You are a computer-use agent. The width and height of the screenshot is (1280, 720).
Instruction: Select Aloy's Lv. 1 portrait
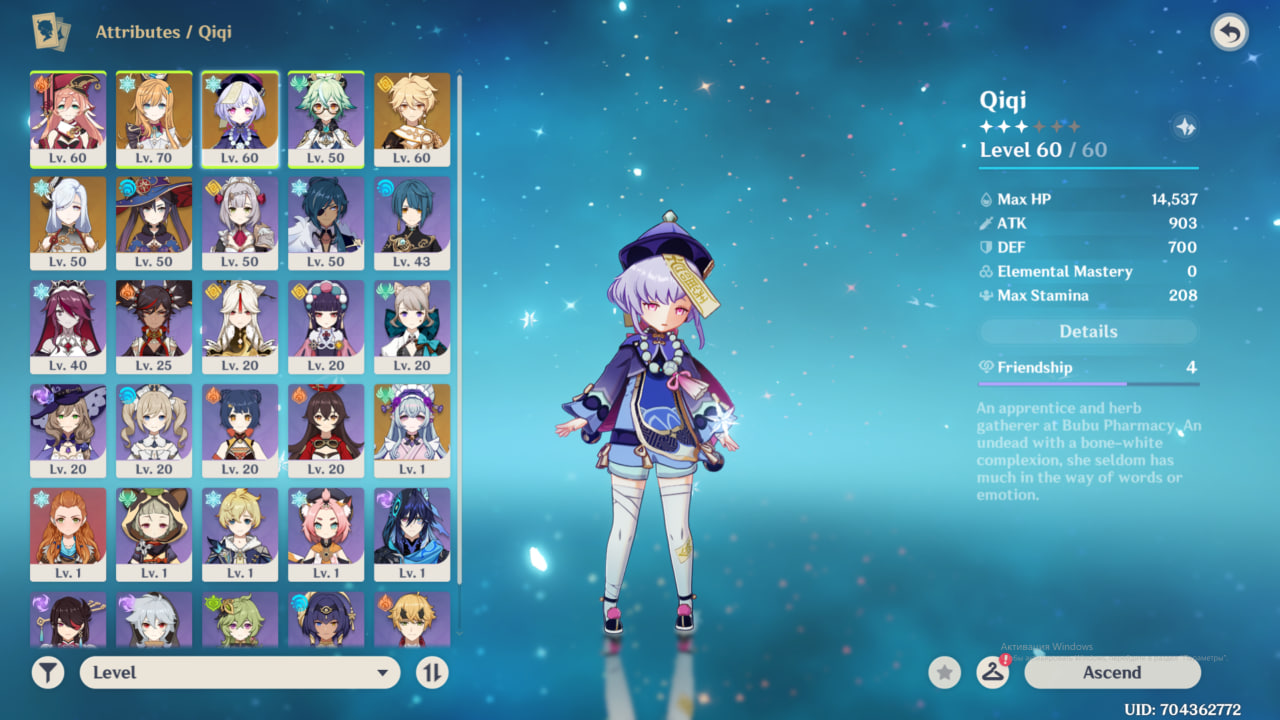click(x=68, y=535)
